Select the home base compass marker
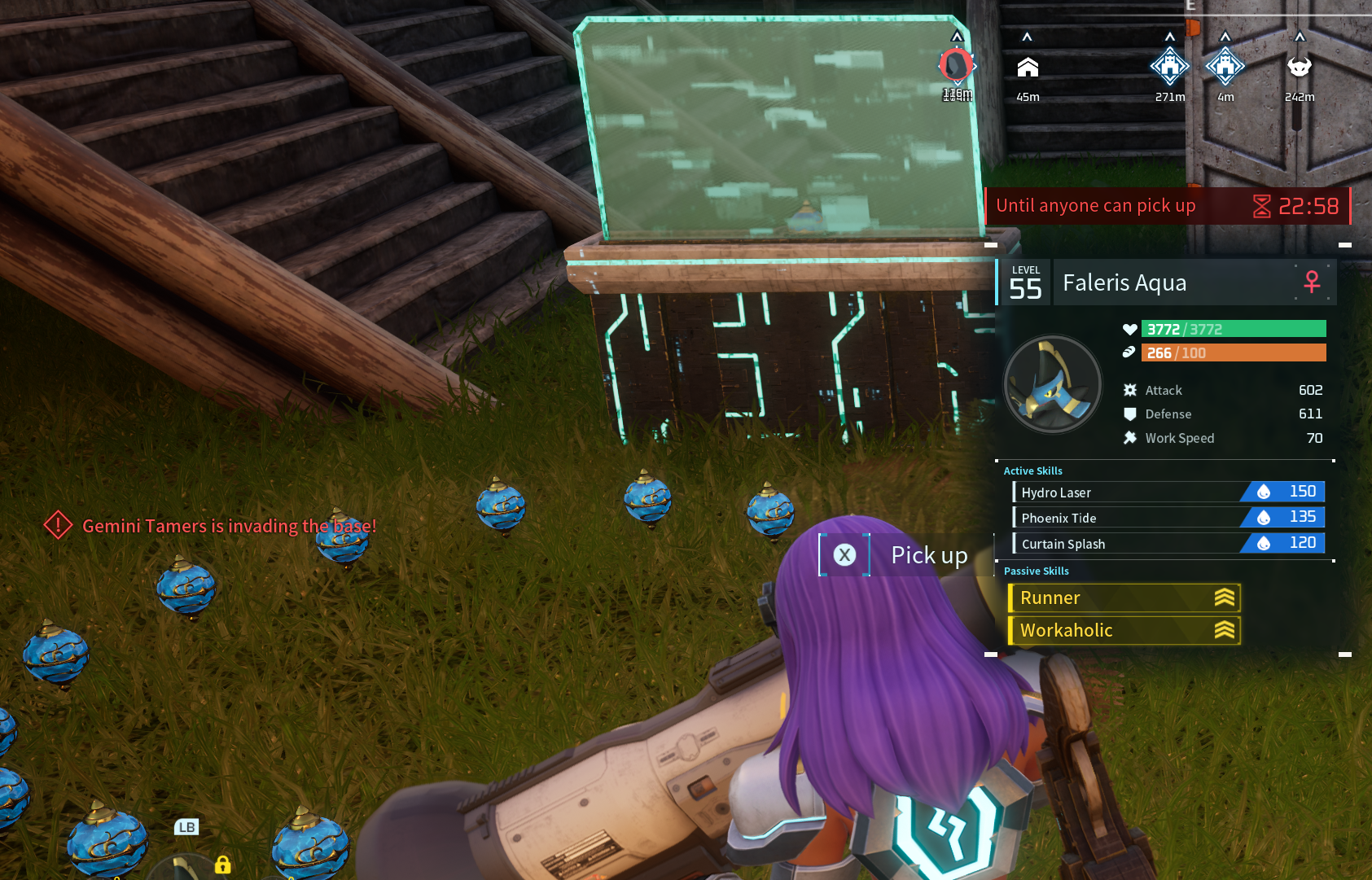This screenshot has width=1372, height=880. (1028, 68)
